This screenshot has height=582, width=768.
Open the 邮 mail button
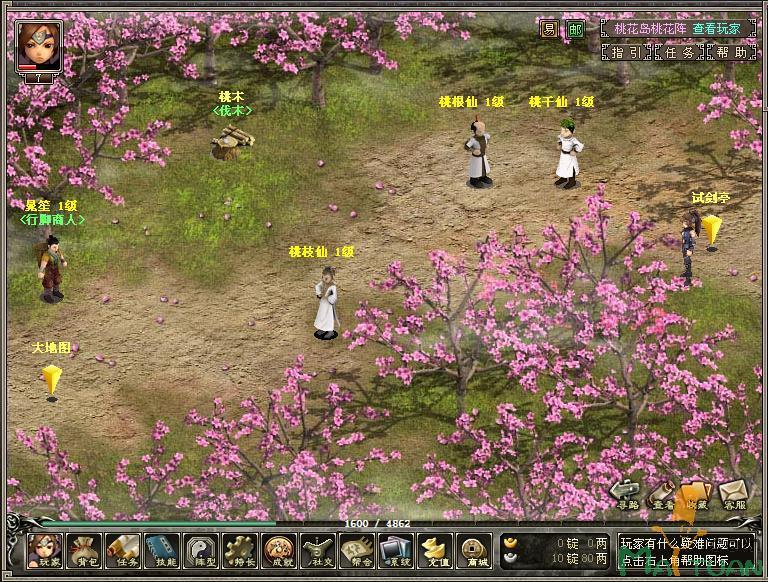click(575, 29)
